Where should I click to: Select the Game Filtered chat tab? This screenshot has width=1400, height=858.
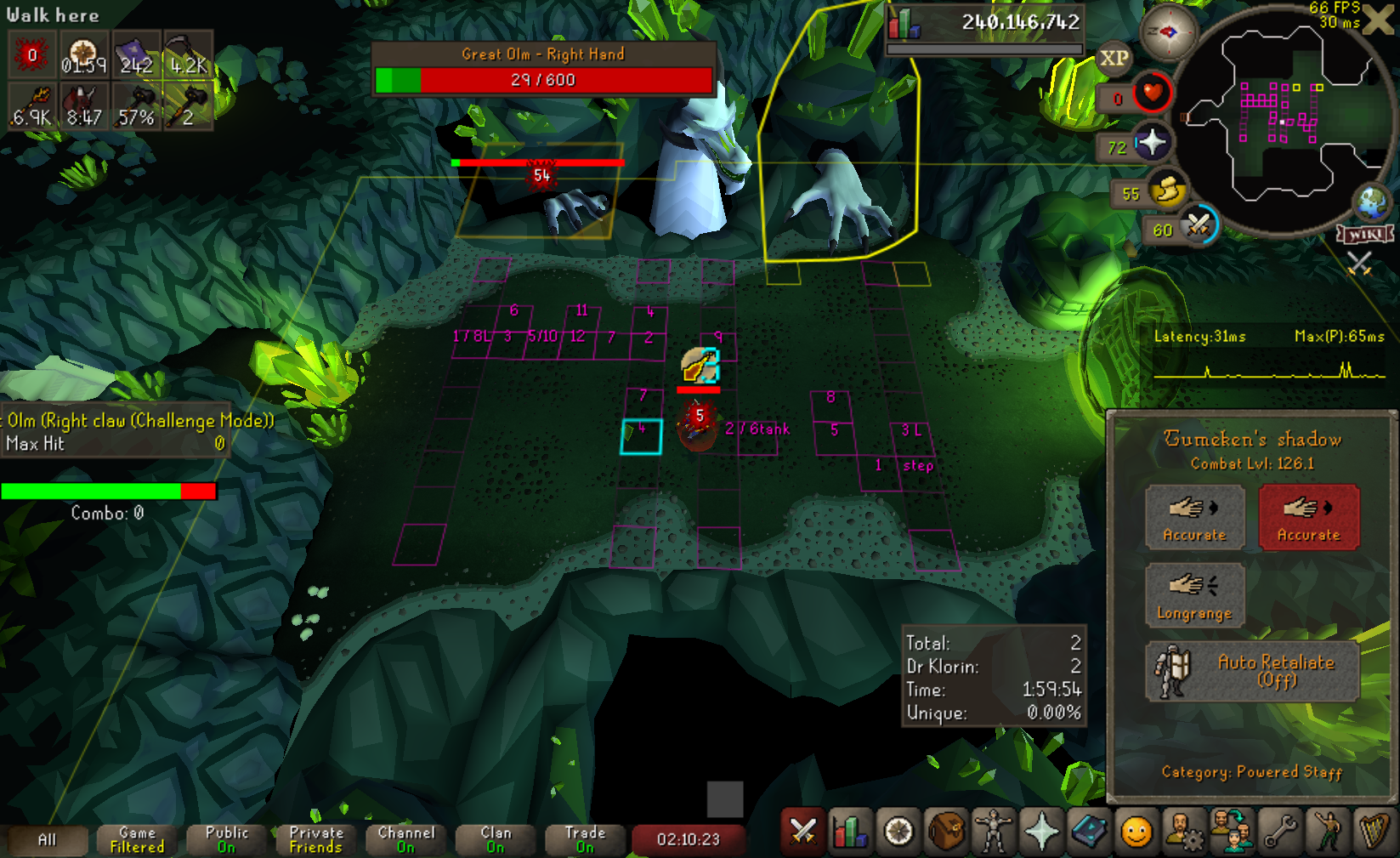pos(137,839)
